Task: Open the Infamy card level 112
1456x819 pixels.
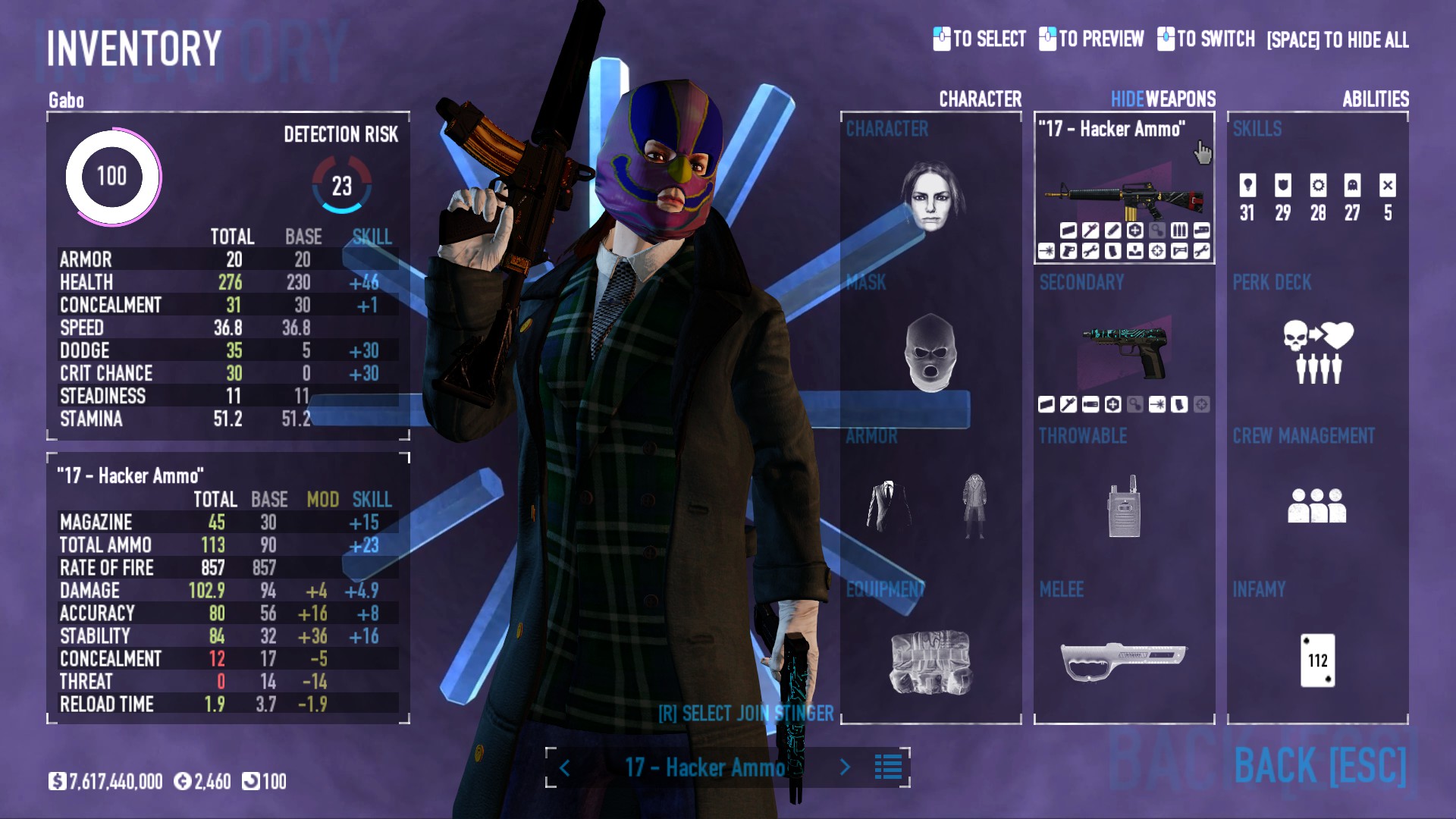Action: coord(1317,661)
